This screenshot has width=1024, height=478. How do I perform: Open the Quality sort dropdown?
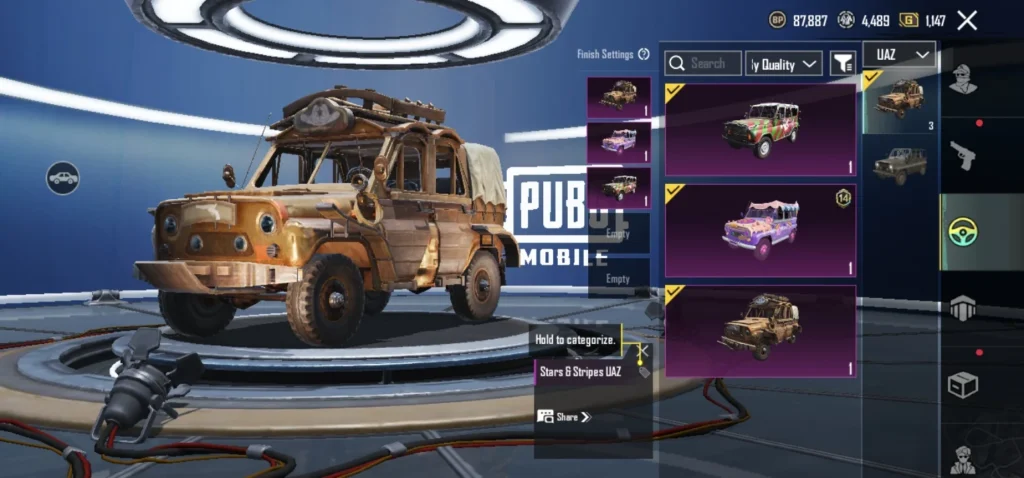pos(784,64)
